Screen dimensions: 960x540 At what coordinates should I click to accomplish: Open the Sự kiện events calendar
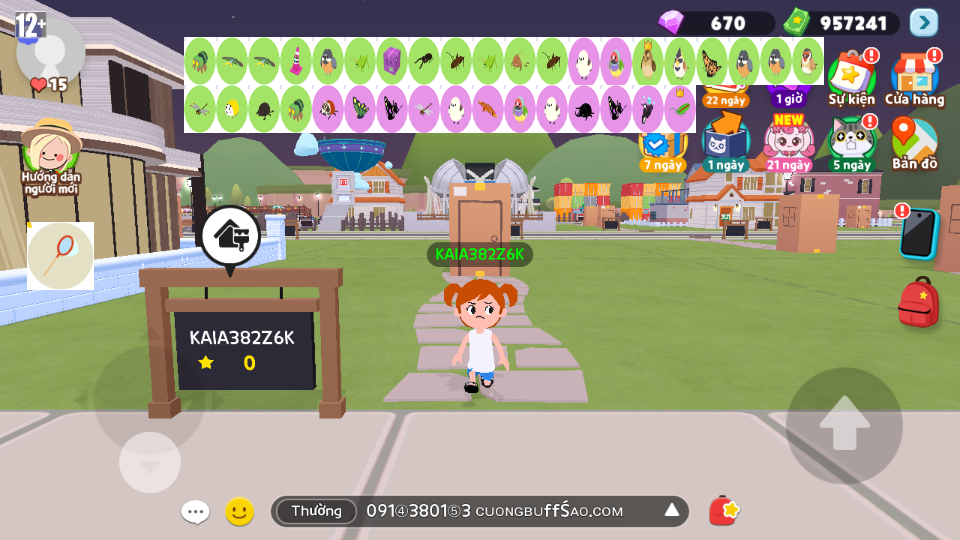(x=851, y=77)
